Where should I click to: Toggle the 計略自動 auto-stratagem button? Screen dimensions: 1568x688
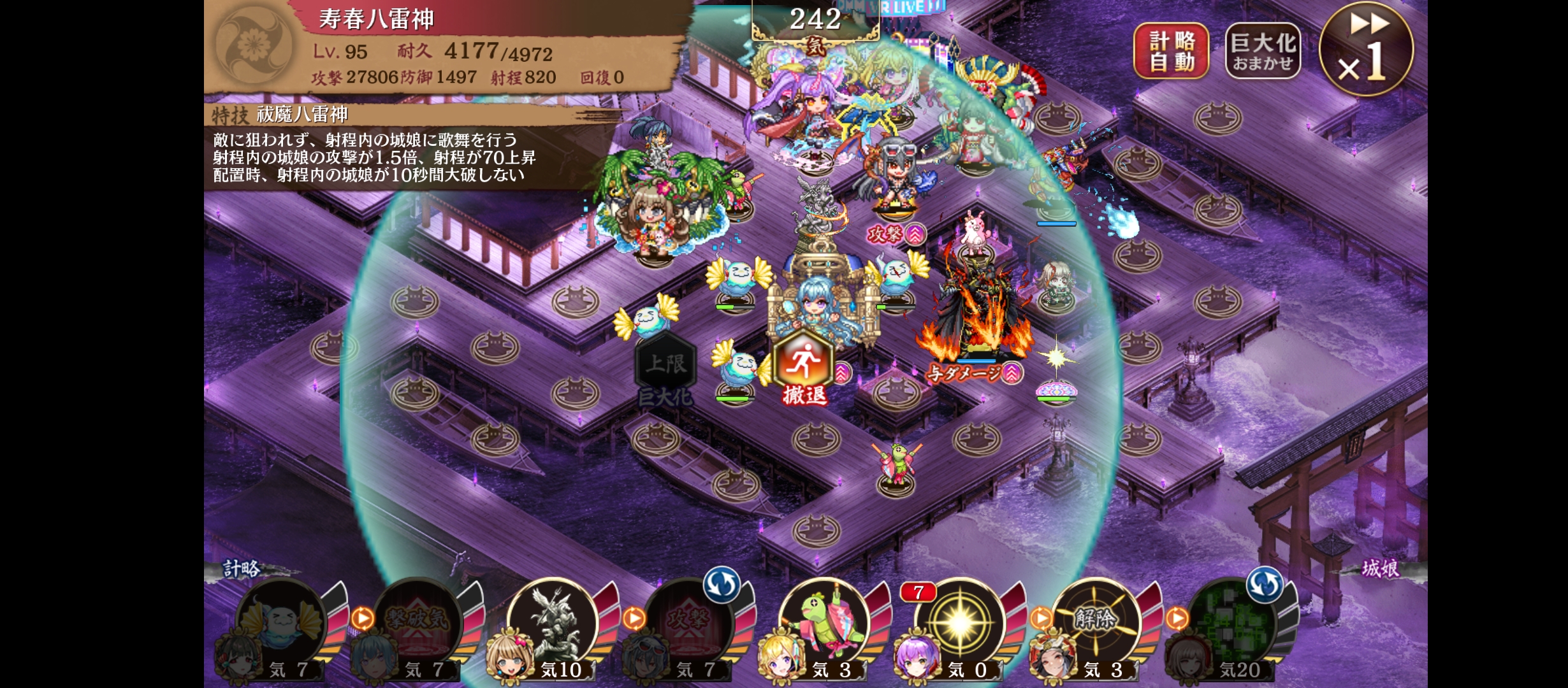[x=1171, y=51]
